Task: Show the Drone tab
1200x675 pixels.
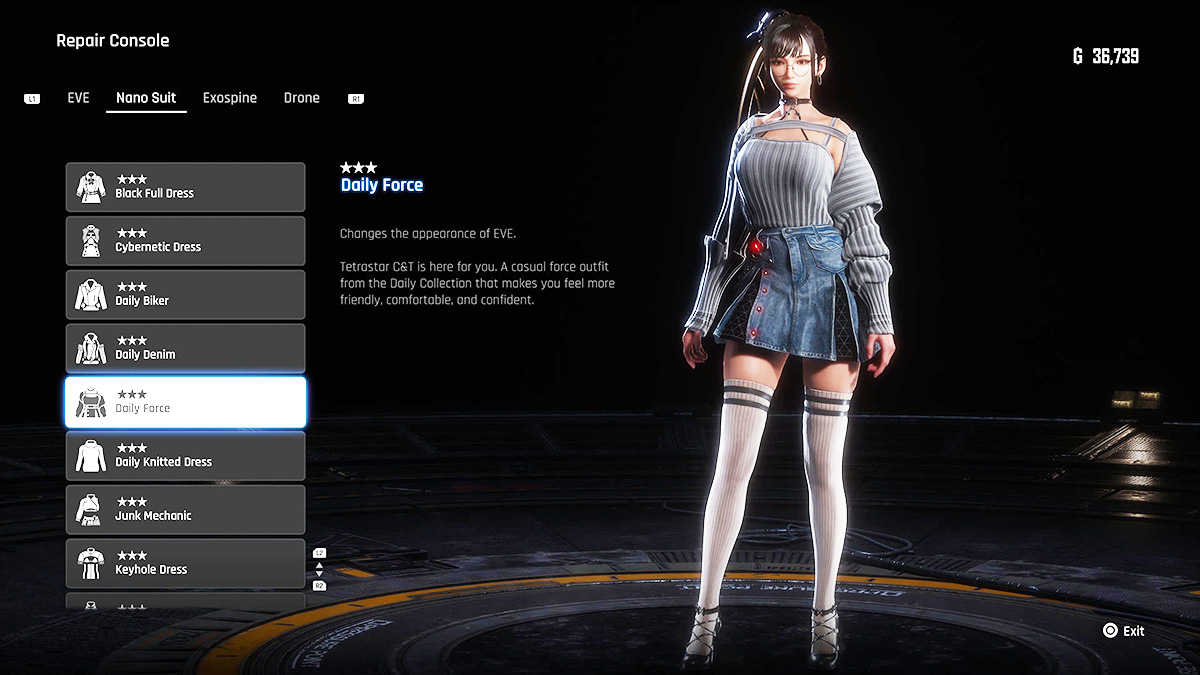Action: 301,98
